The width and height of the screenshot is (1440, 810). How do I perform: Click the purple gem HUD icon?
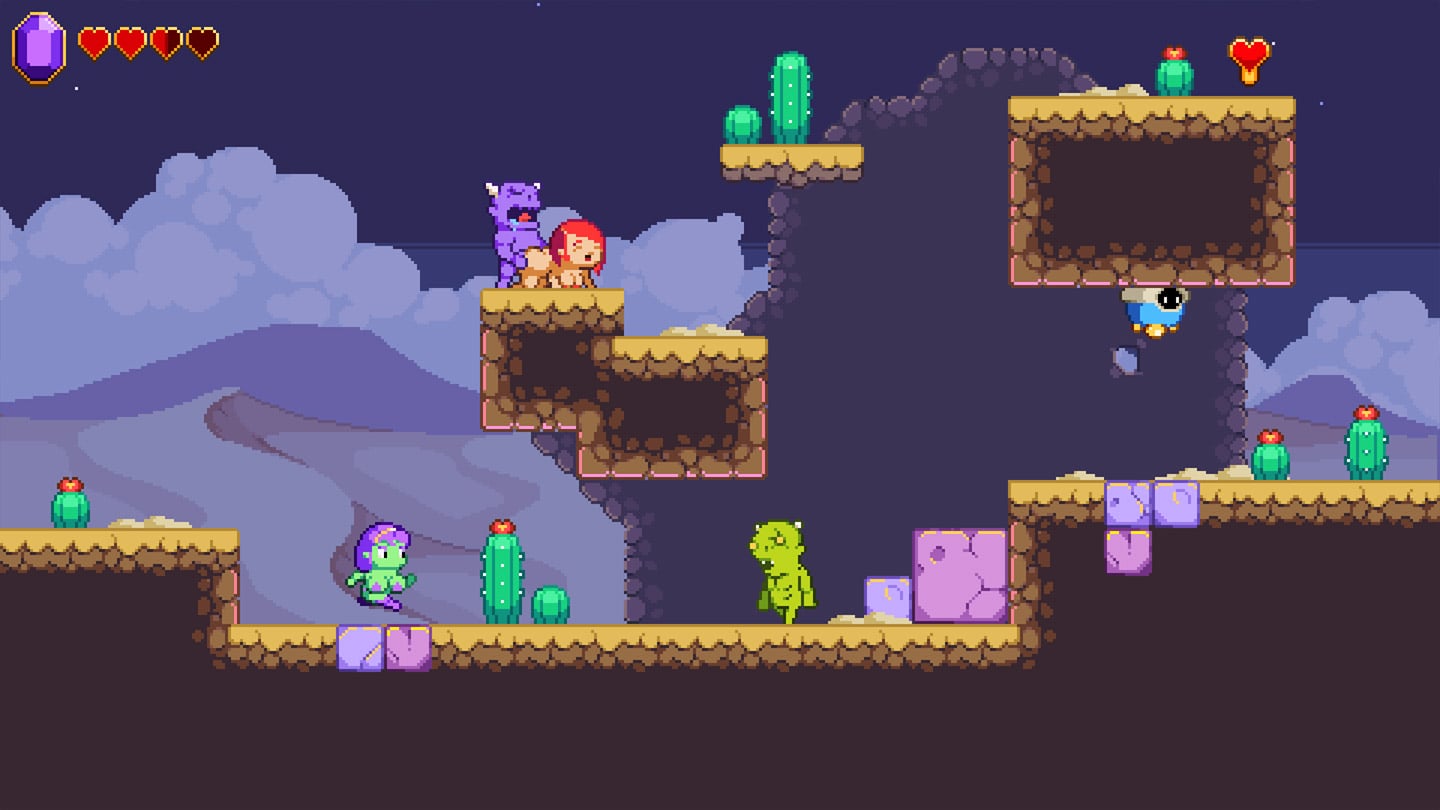point(39,47)
